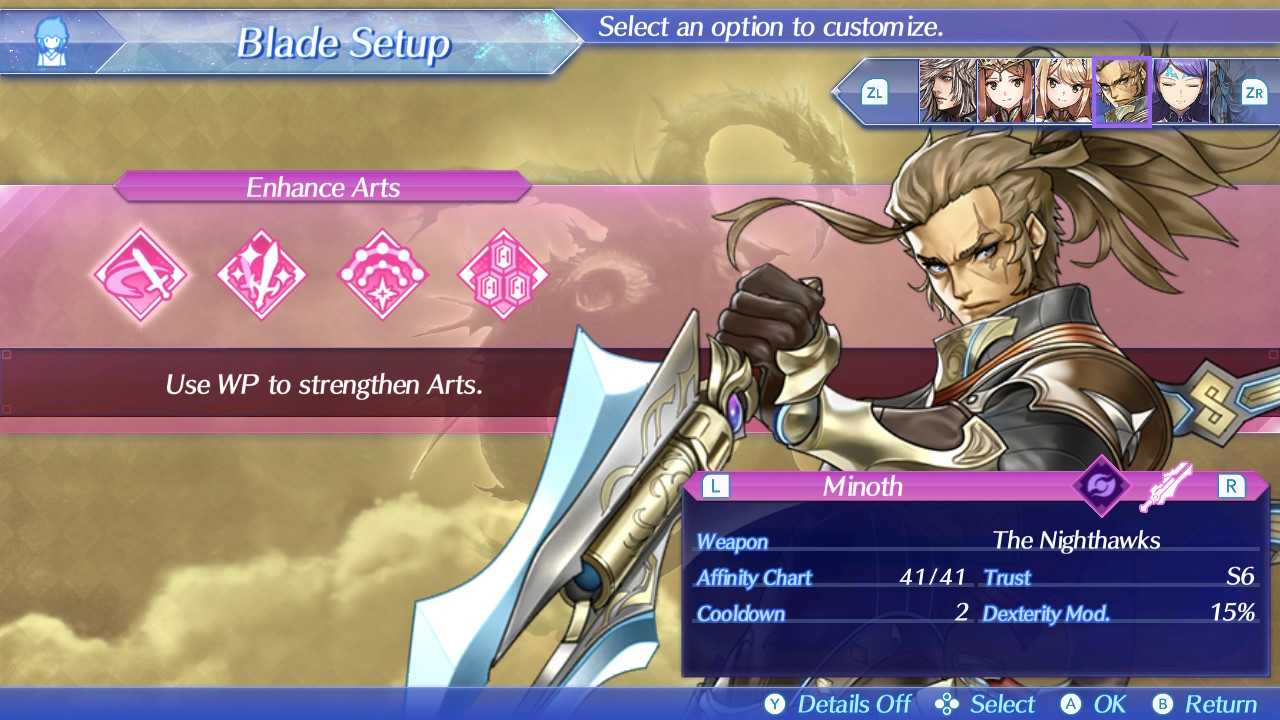Switch to the silver-haired Jin portrait

pyautogui.click(x=947, y=91)
